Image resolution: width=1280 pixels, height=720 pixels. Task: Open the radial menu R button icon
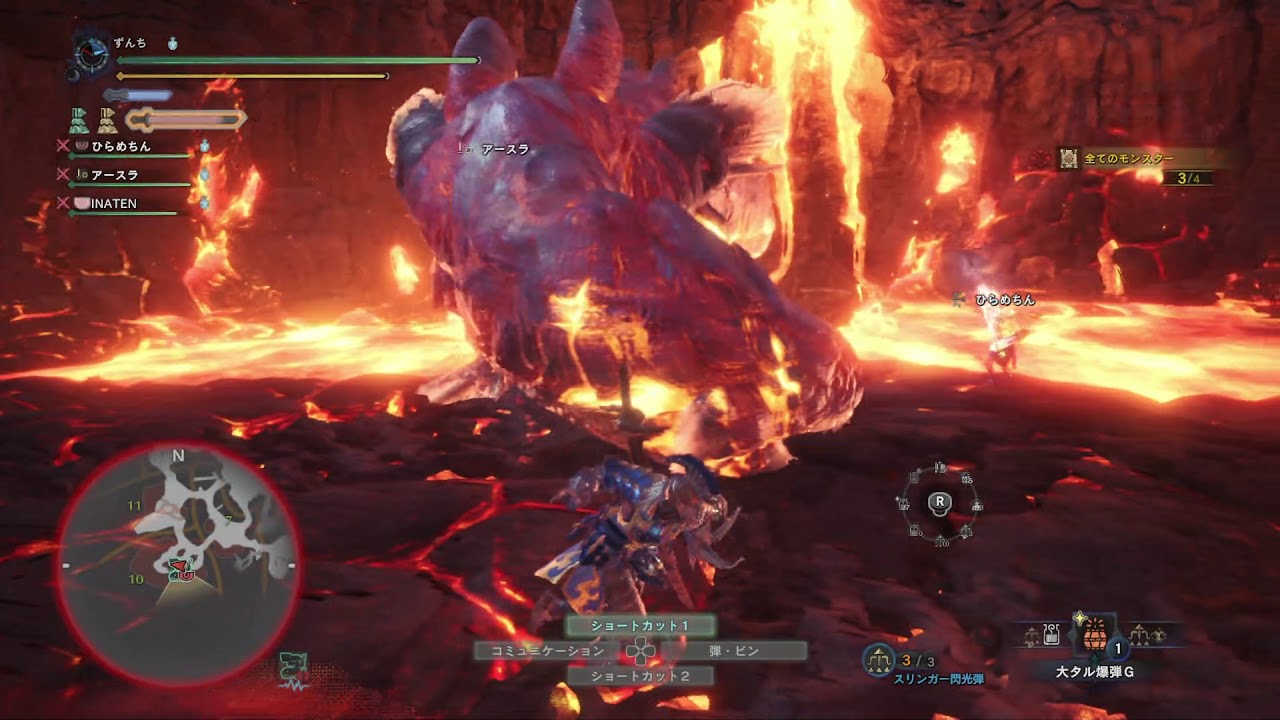pyautogui.click(x=938, y=505)
